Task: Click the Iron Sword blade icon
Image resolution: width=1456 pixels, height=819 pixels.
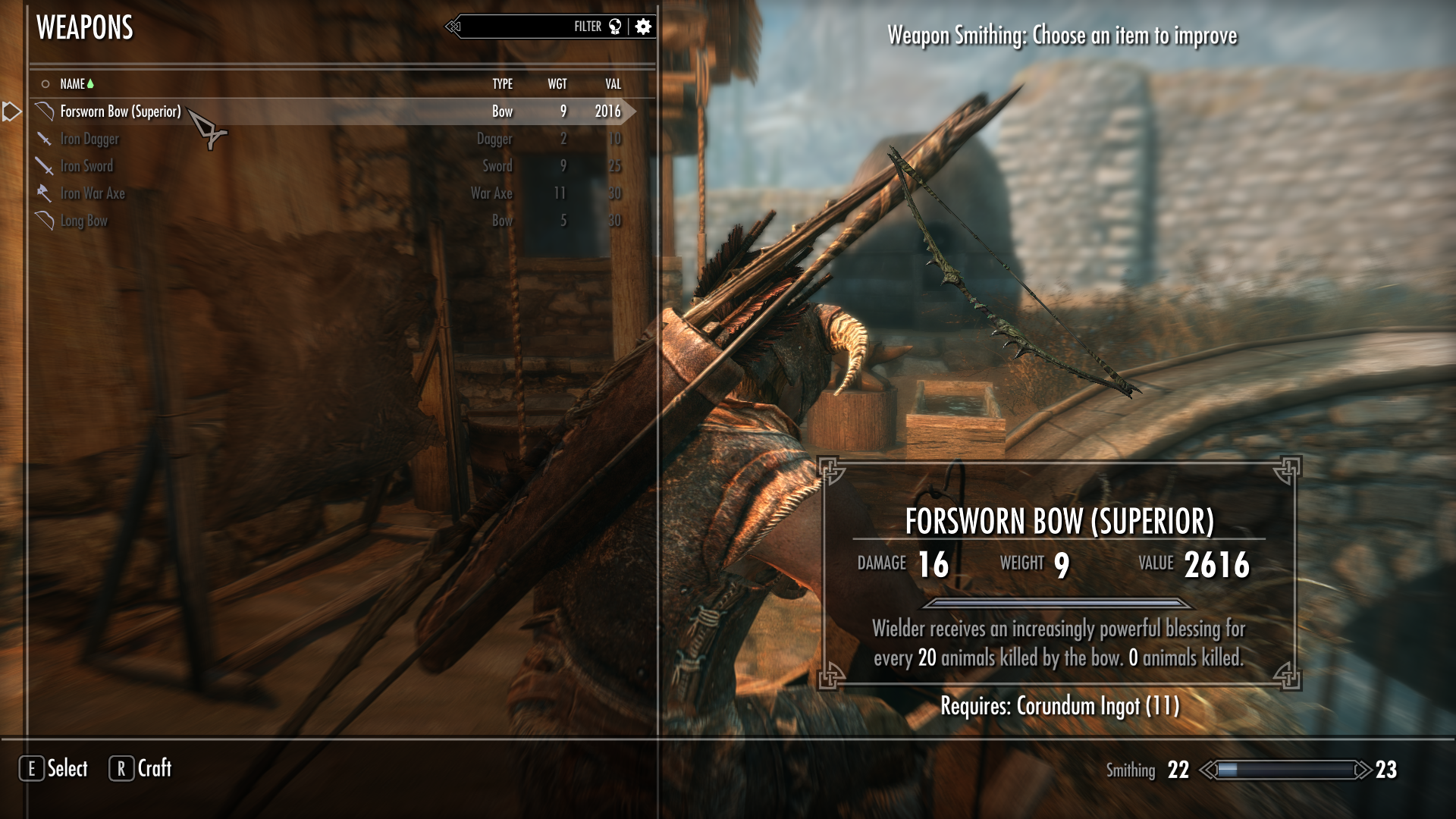Action: (x=43, y=166)
